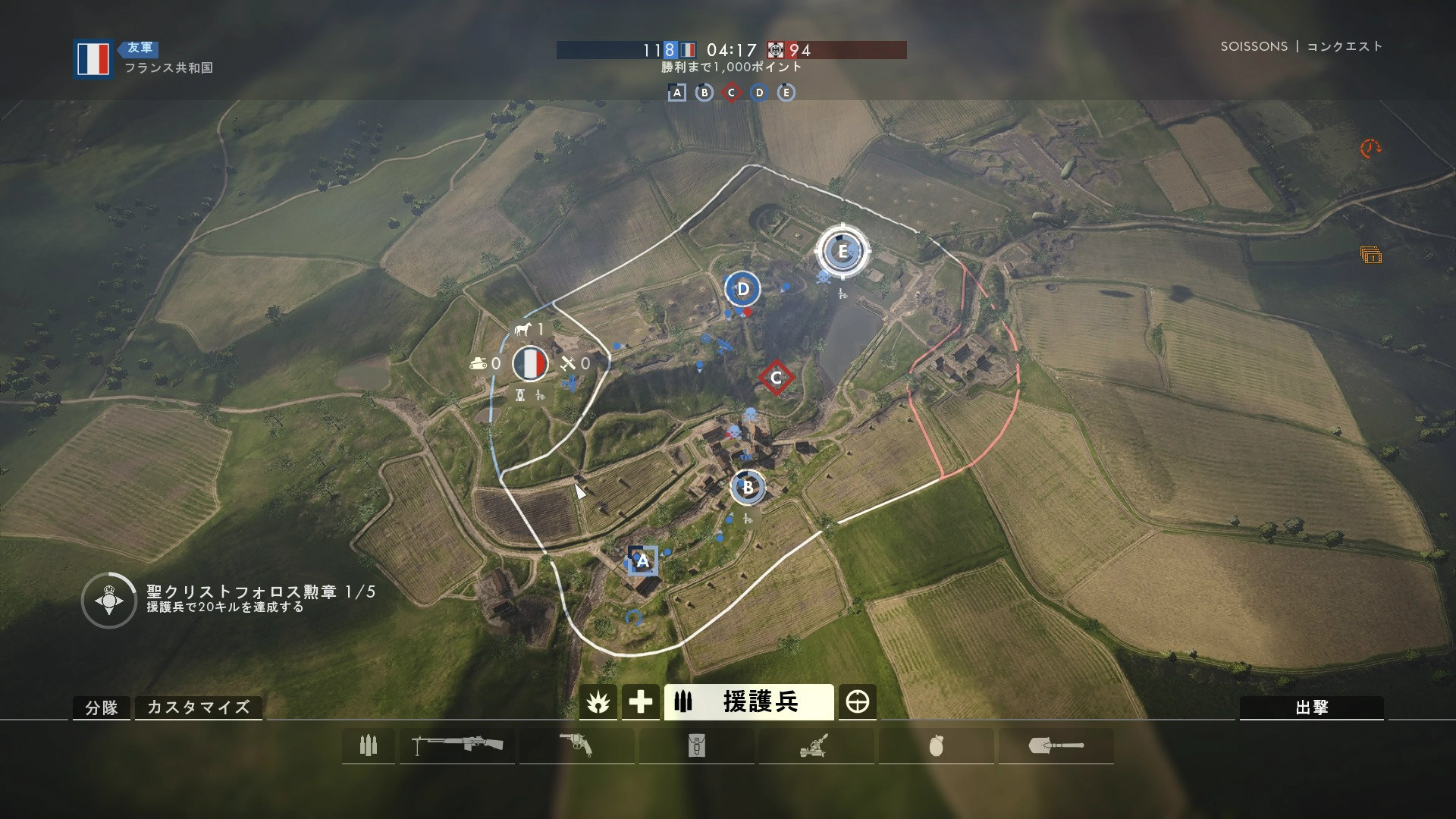Select the tank vehicle spawn icon
The image size is (1456, 819).
pos(478,364)
